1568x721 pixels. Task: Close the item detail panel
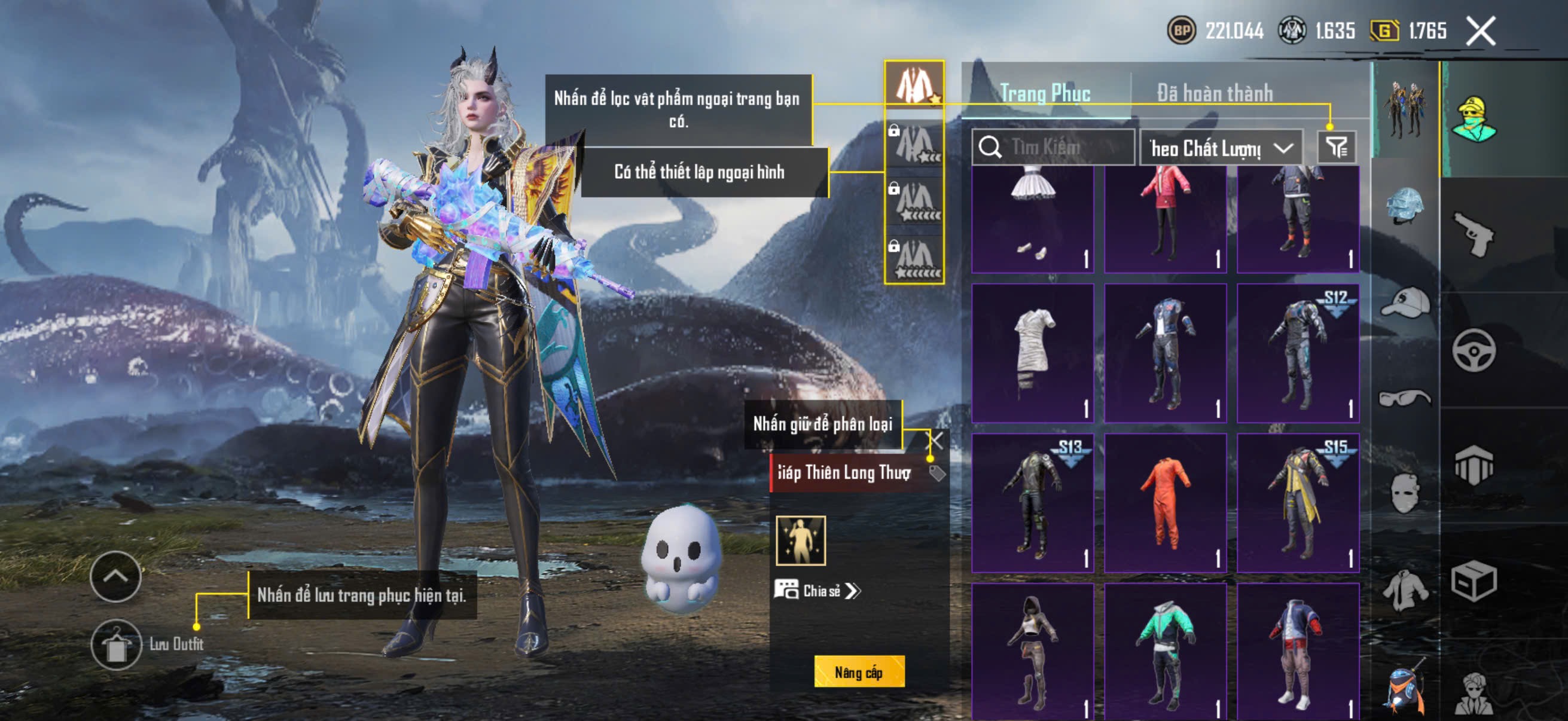[935, 441]
